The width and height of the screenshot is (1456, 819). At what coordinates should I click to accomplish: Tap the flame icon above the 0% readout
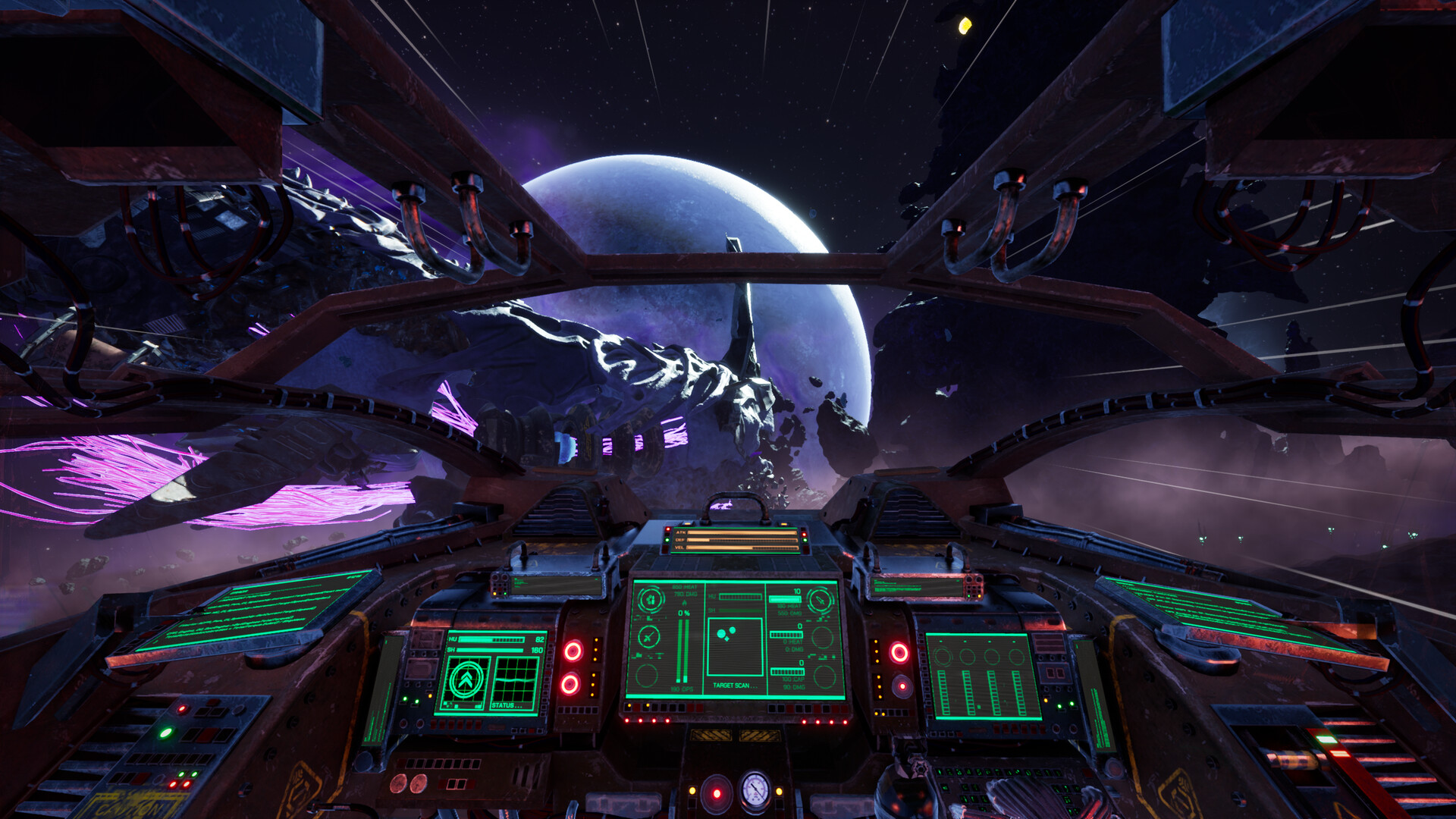(x=684, y=603)
